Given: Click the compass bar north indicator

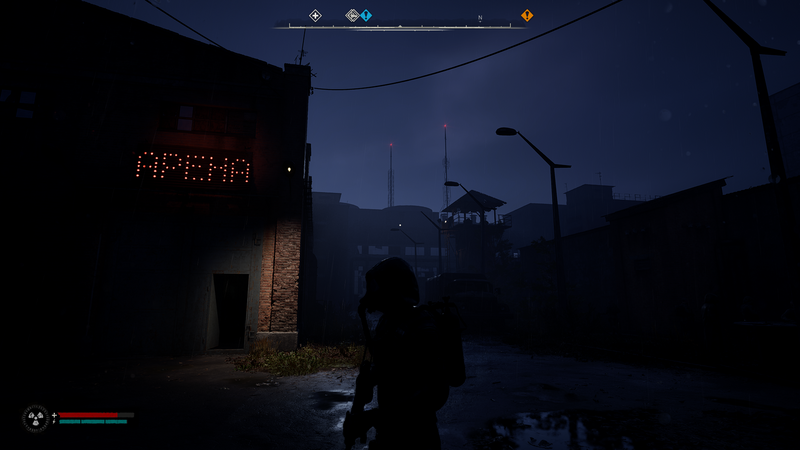Looking at the screenshot, I should click(x=480, y=18).
